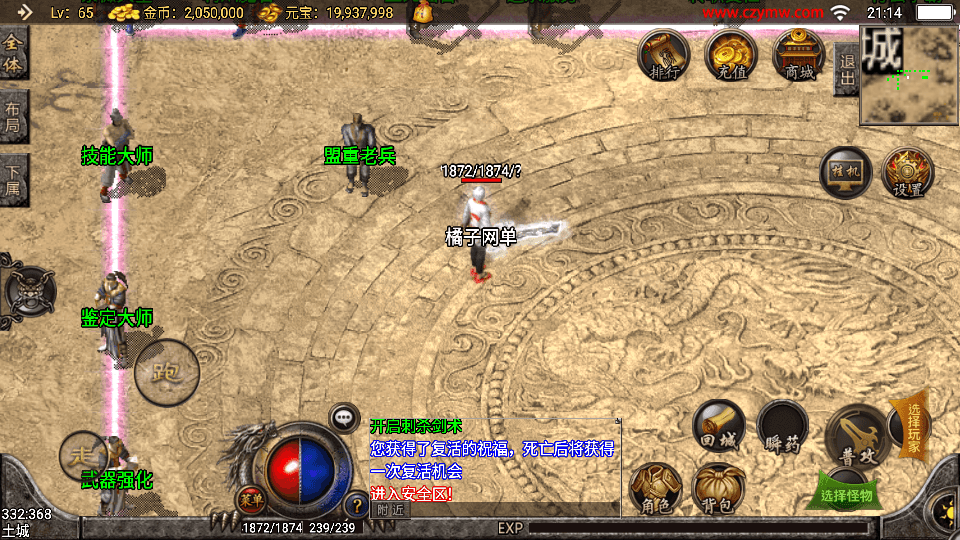The image size is (960, 540).
Task: Toggle 挂机 auto-play mode
Action: pyautogui.click(x=846, y=173)
